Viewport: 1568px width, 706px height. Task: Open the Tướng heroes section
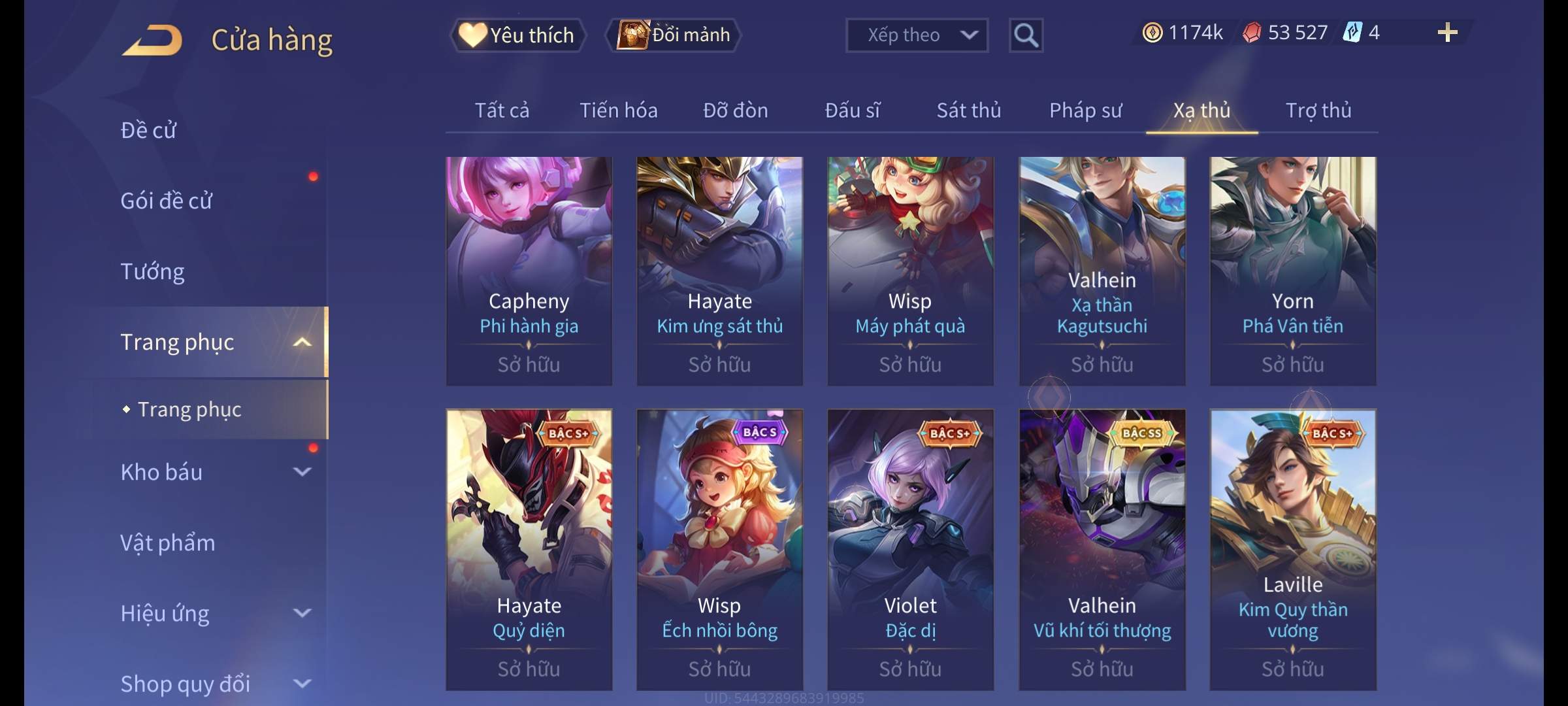pos(152,271)
